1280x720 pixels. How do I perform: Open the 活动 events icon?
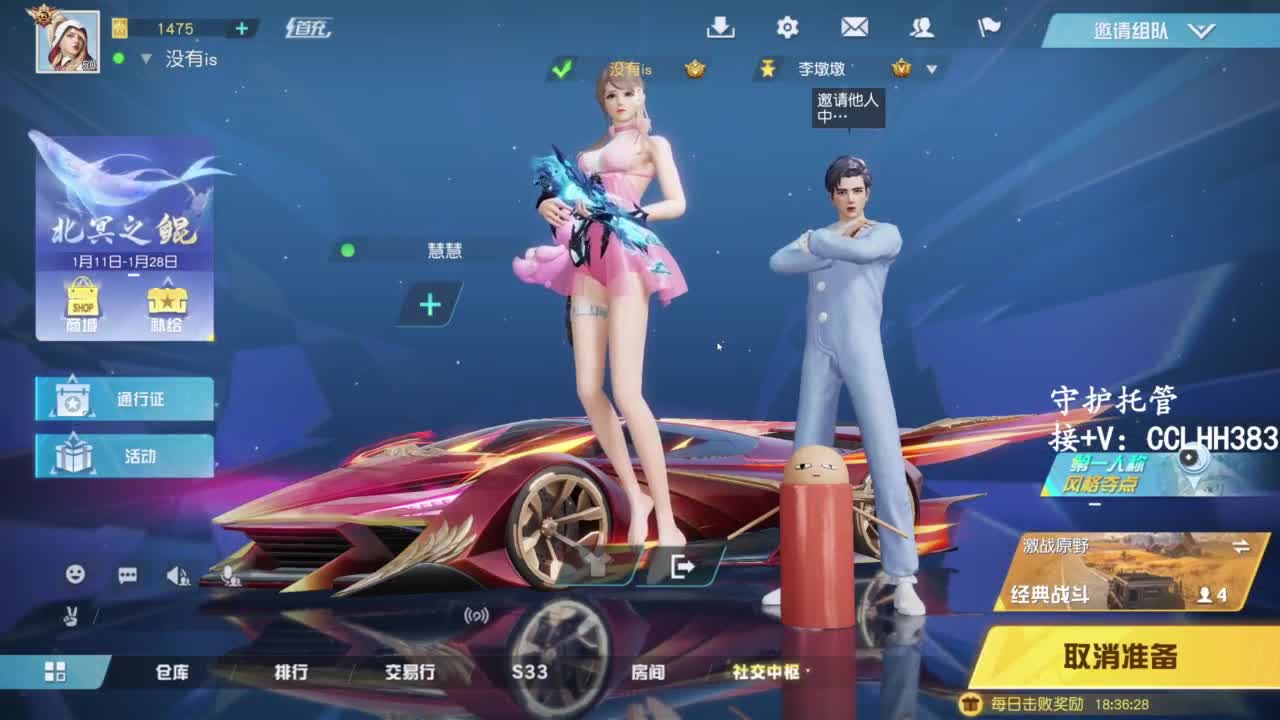point(122,455)
